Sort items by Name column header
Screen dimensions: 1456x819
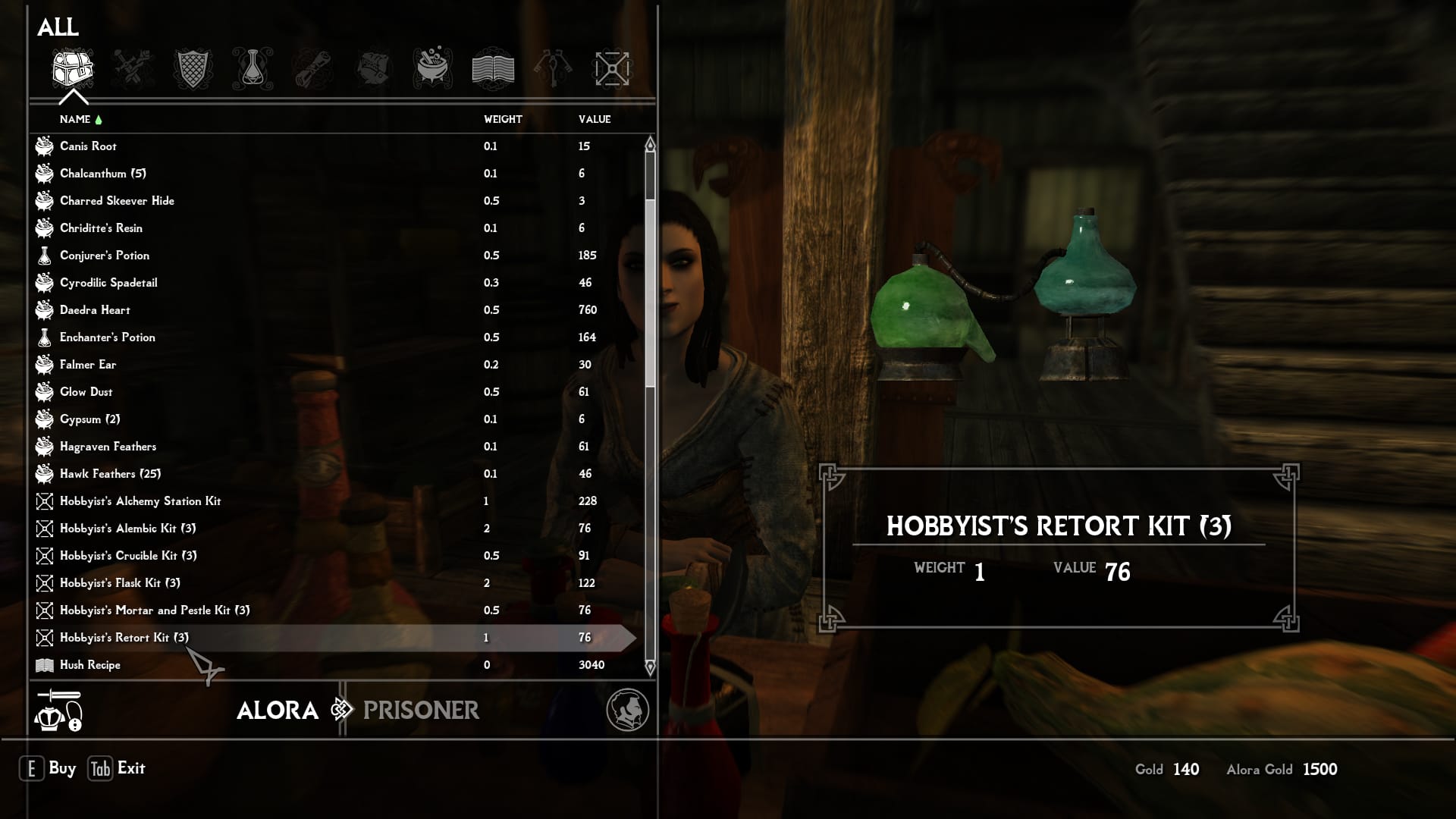click(x=75, y=119)
